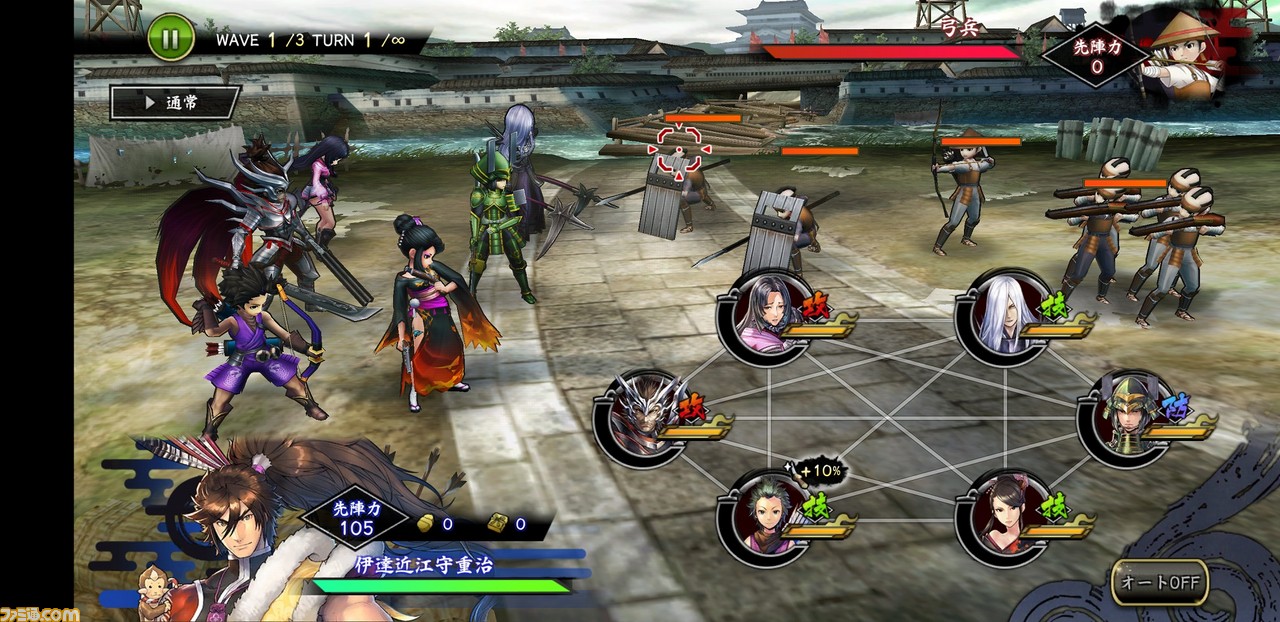Viewport: 1280px width, 622px height.
Task: Pause the battle with the green button
Action: point(171,40)
